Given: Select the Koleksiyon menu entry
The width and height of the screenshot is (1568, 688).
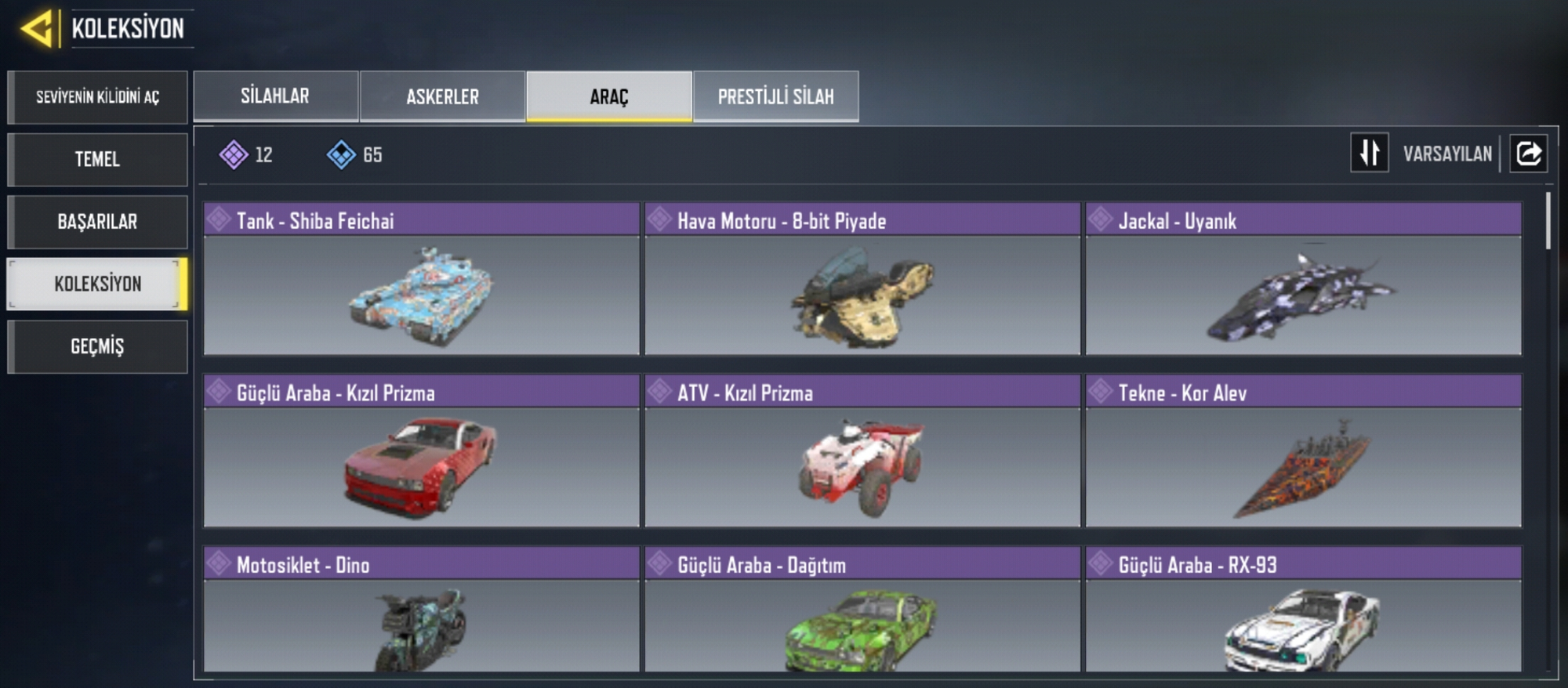Looking at the screenshot, I should pos(97,284).
